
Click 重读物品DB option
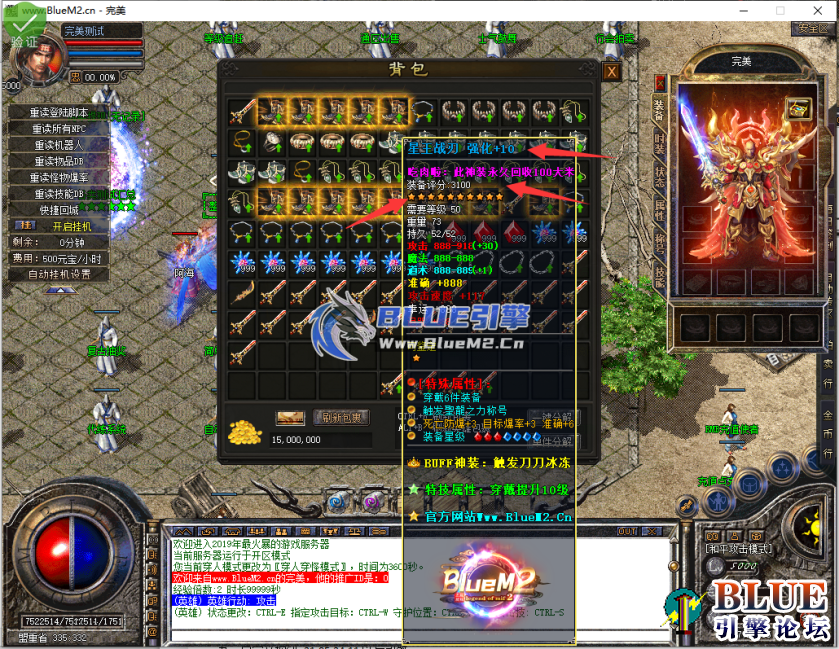(59, 161)
